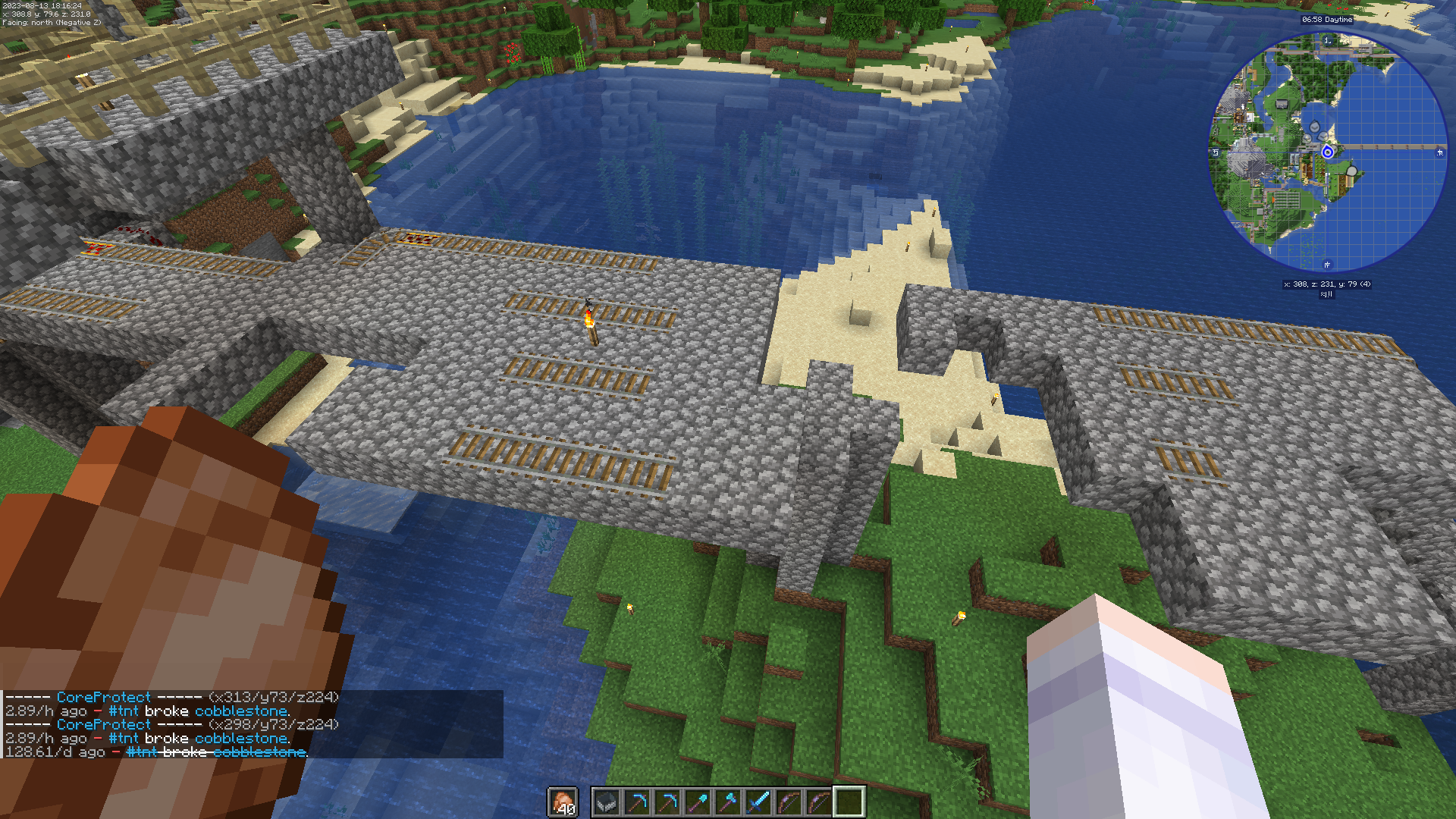Click the minimap's south compass marker

click(1326, 265)
